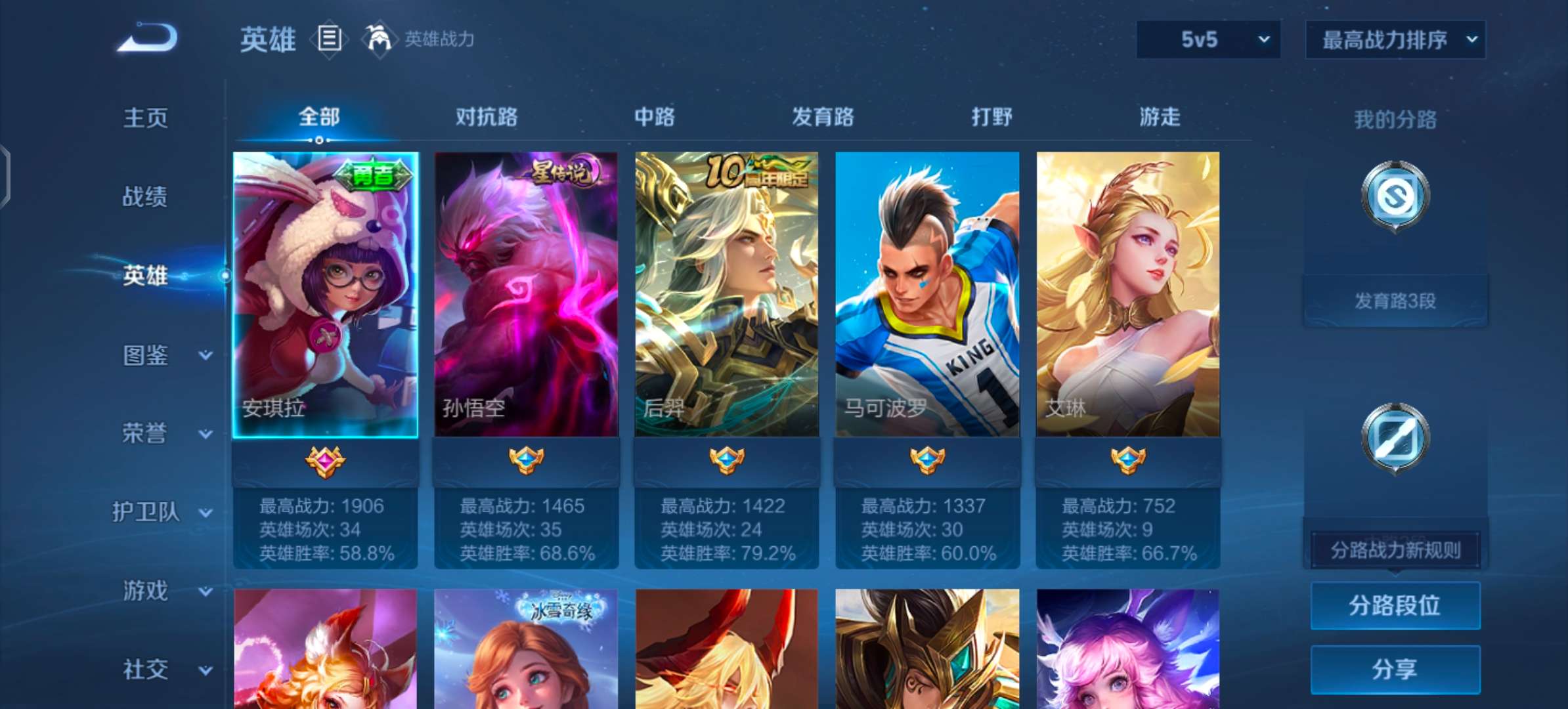Screen dimensions: 1568x709
Task: Switch to the 打野 lane tab
Action: coord(991,117)
